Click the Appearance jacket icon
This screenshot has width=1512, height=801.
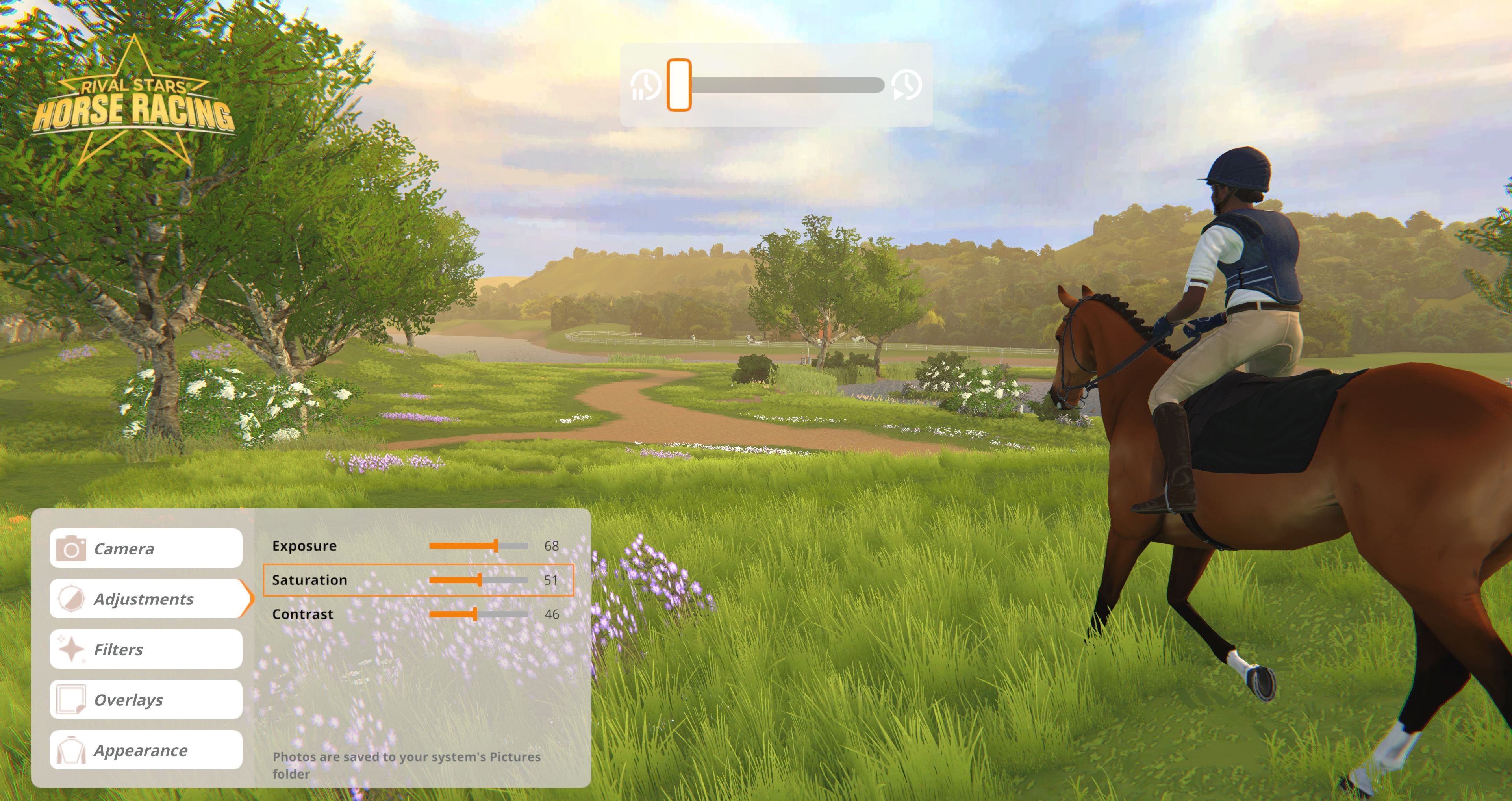[x=72, y=750]
